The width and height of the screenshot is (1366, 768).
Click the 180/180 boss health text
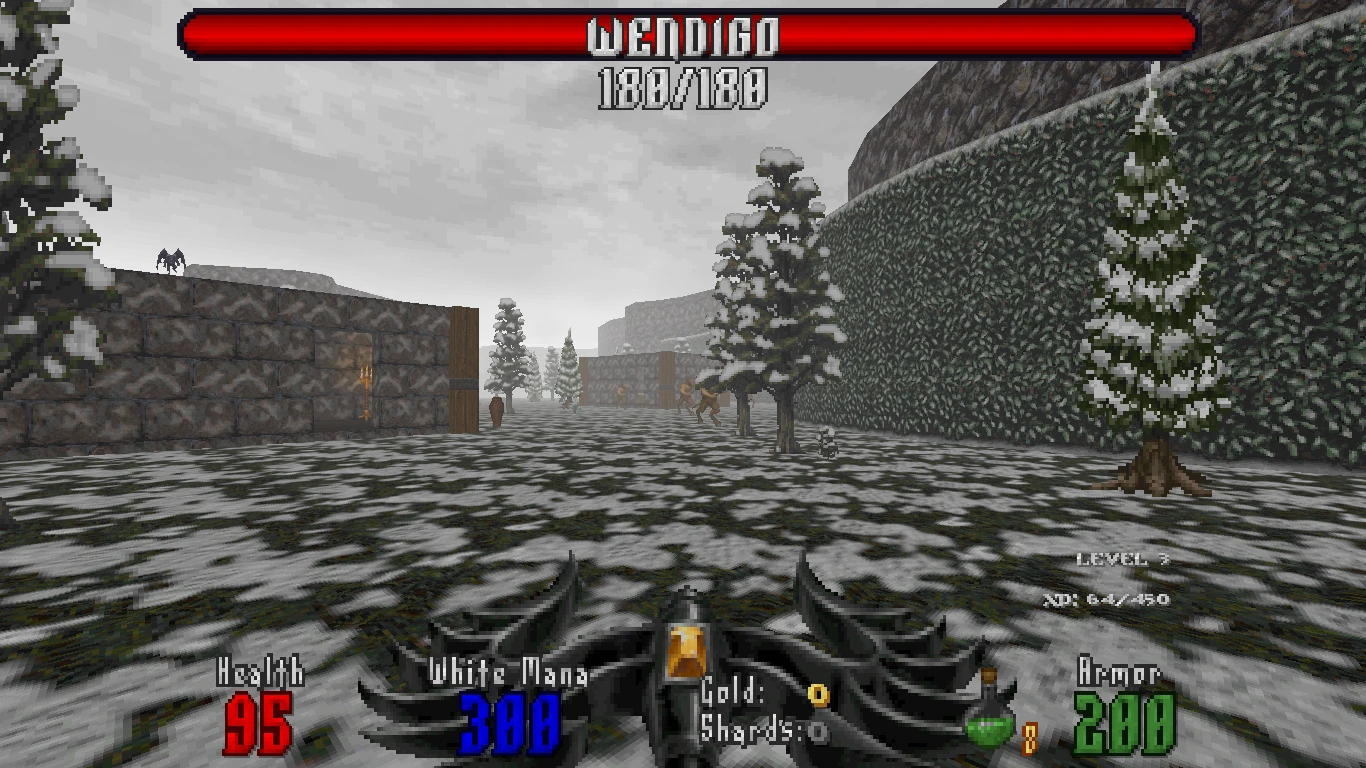tap(683, 86)
